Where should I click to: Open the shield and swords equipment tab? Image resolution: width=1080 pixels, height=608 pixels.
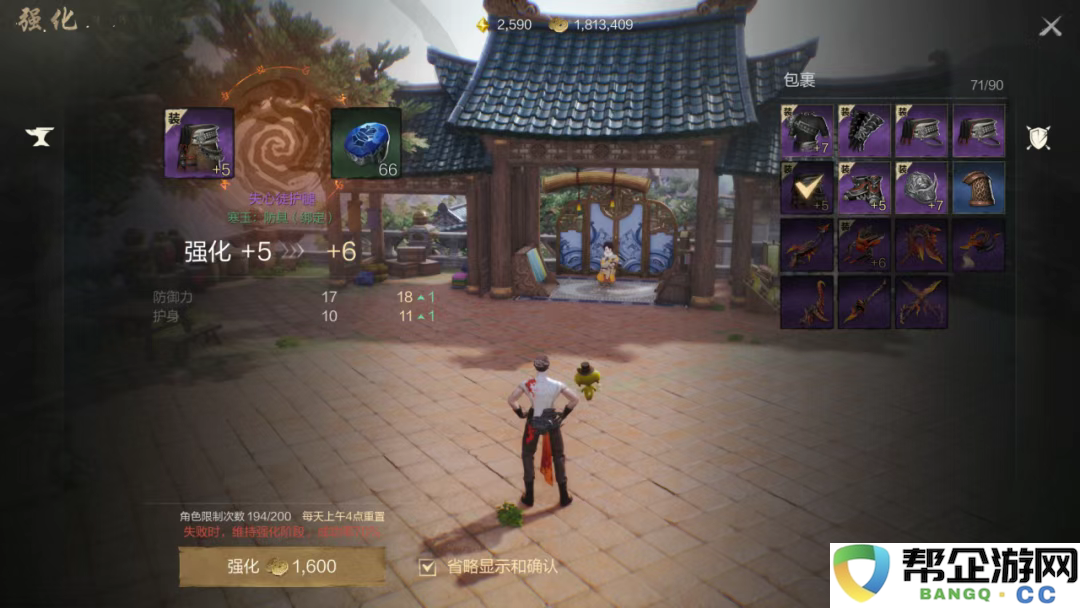pos(1038,138)
